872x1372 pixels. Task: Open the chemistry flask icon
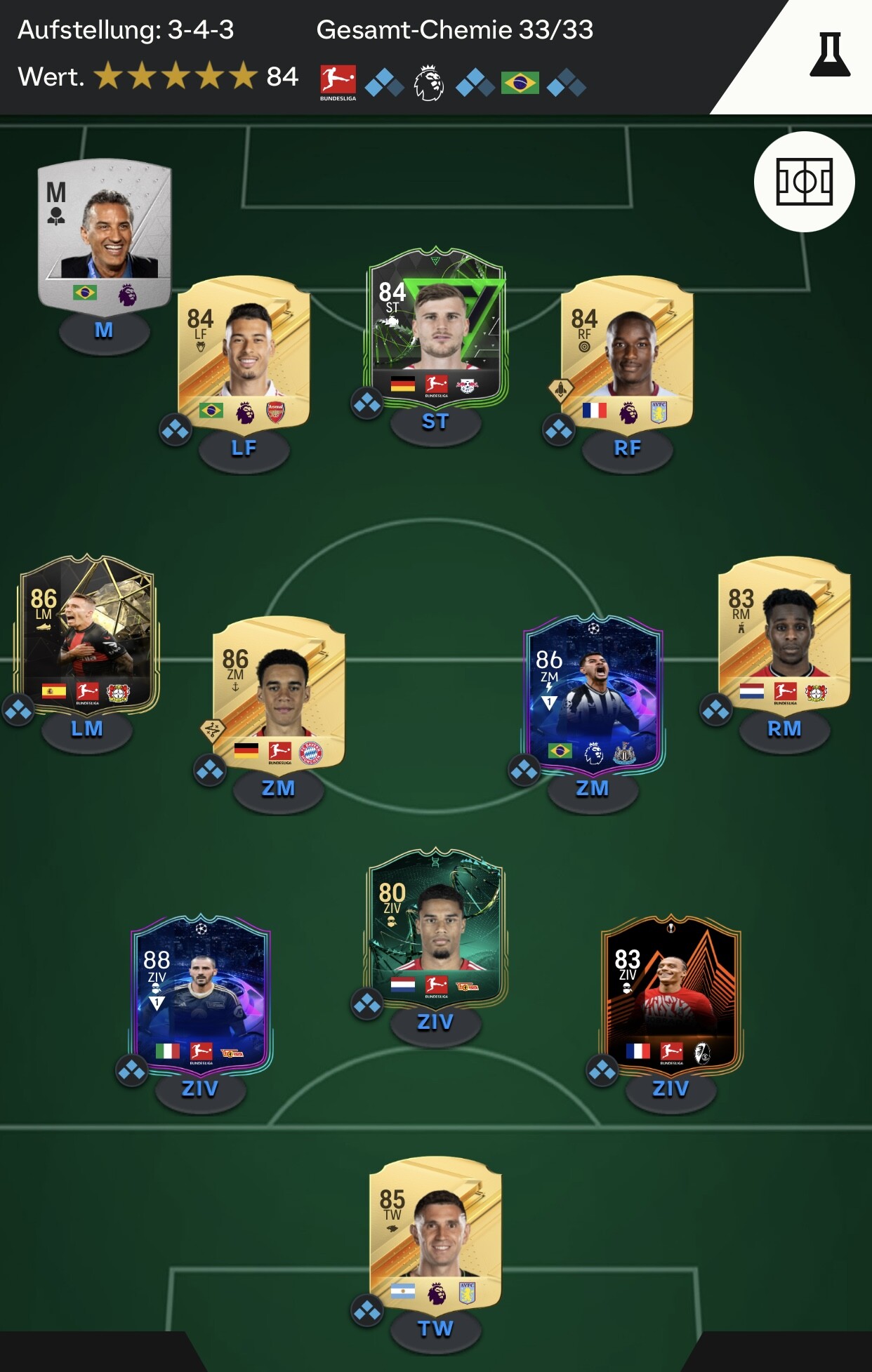829,54
